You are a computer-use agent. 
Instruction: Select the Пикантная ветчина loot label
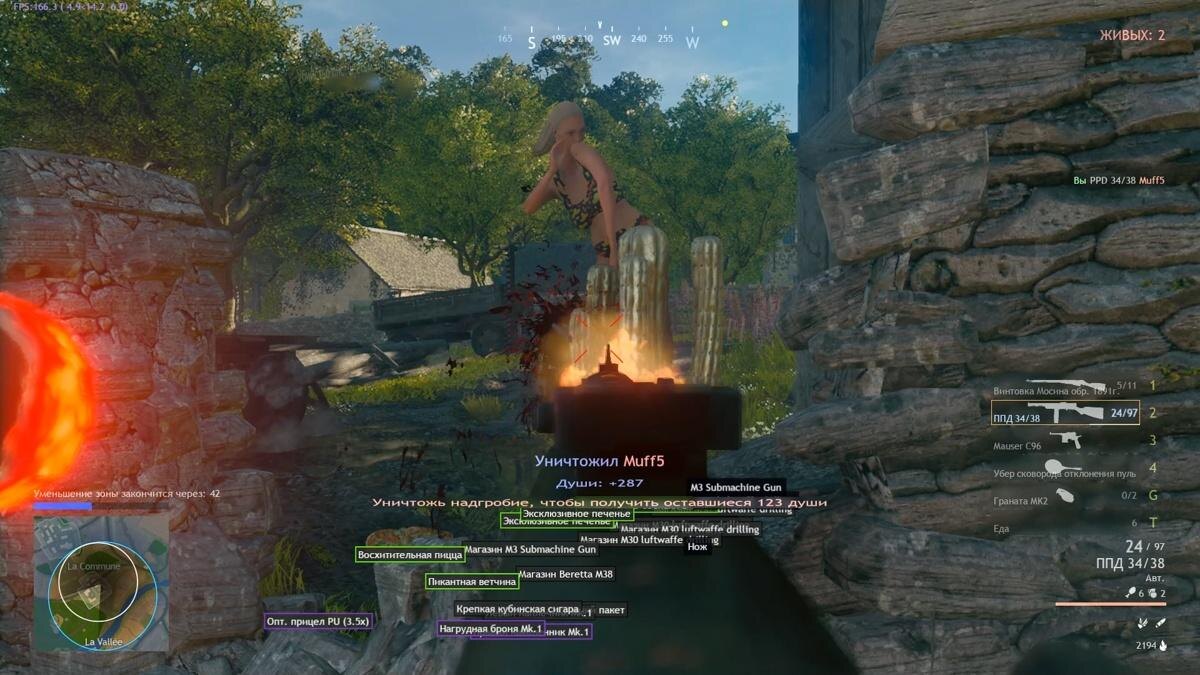(x=472, y=581)
